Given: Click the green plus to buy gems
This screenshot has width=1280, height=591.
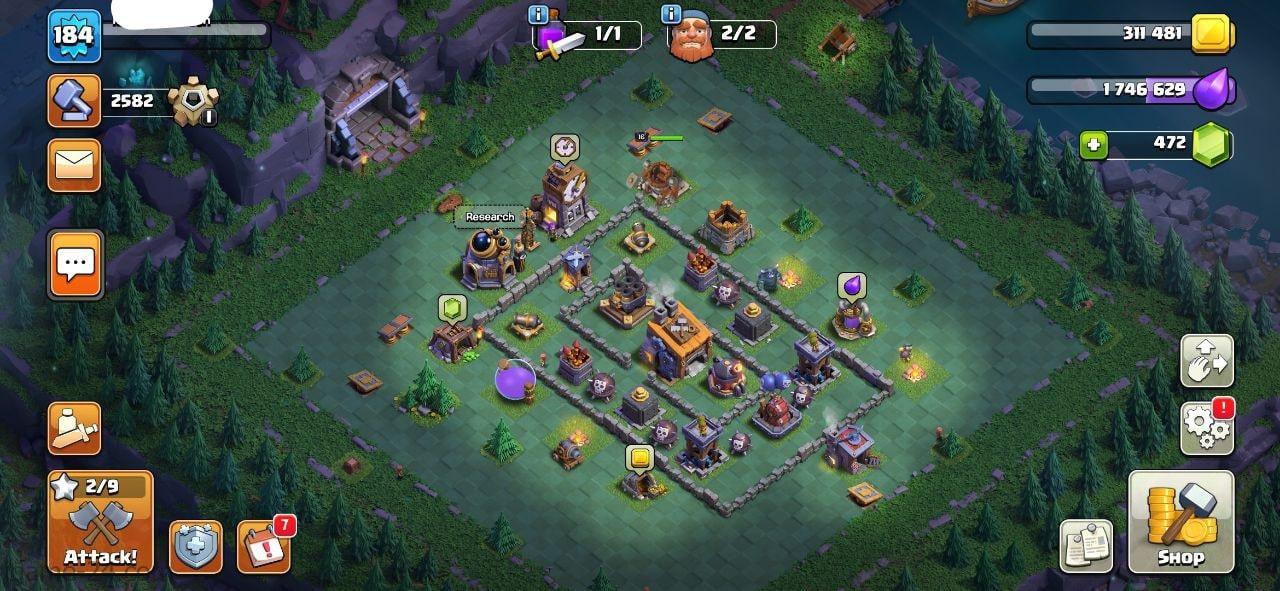Looking at the screenshot, I should click(1094, 146).
